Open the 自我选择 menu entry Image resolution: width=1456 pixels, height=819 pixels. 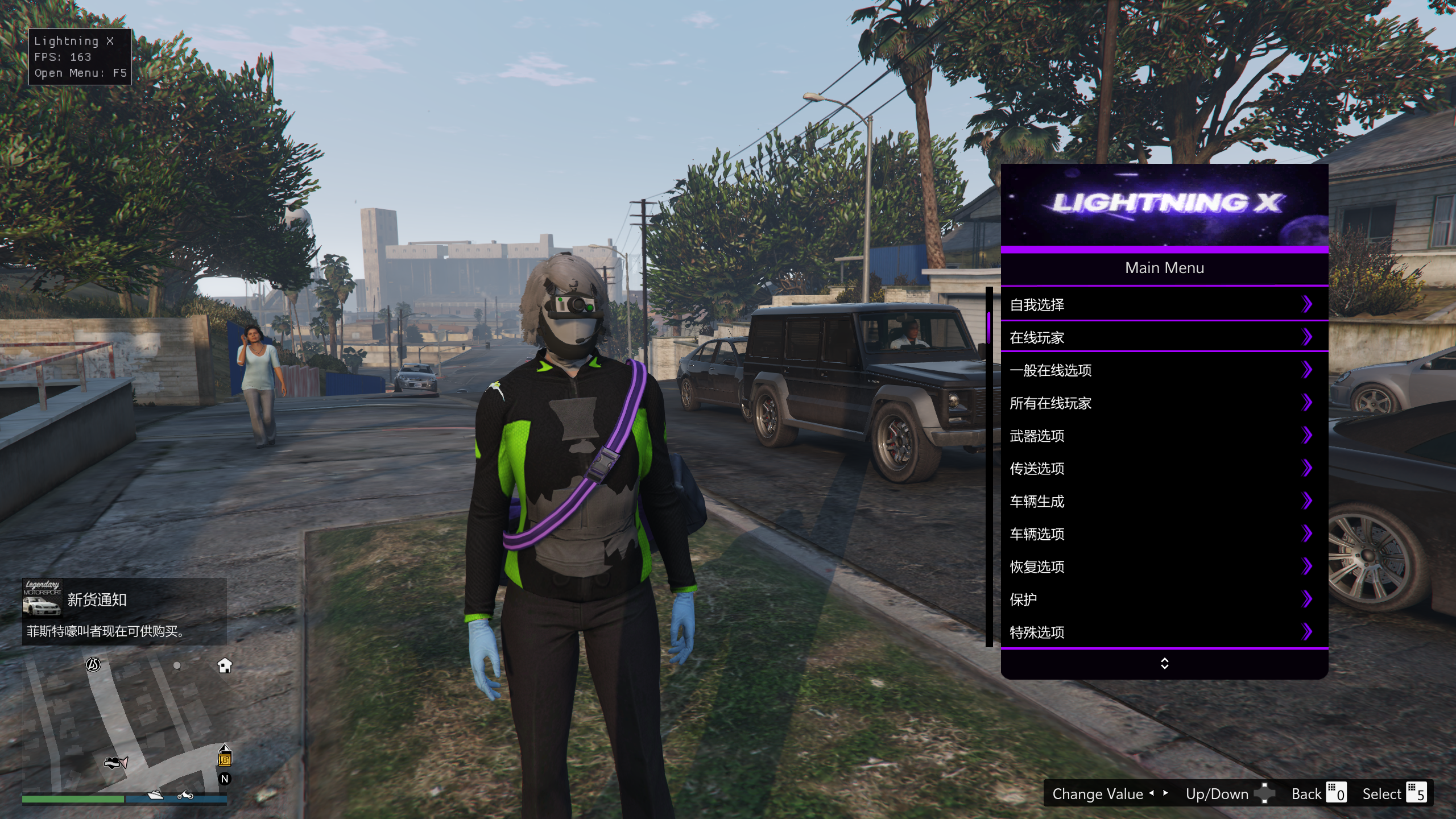[x=1164, y=305]
